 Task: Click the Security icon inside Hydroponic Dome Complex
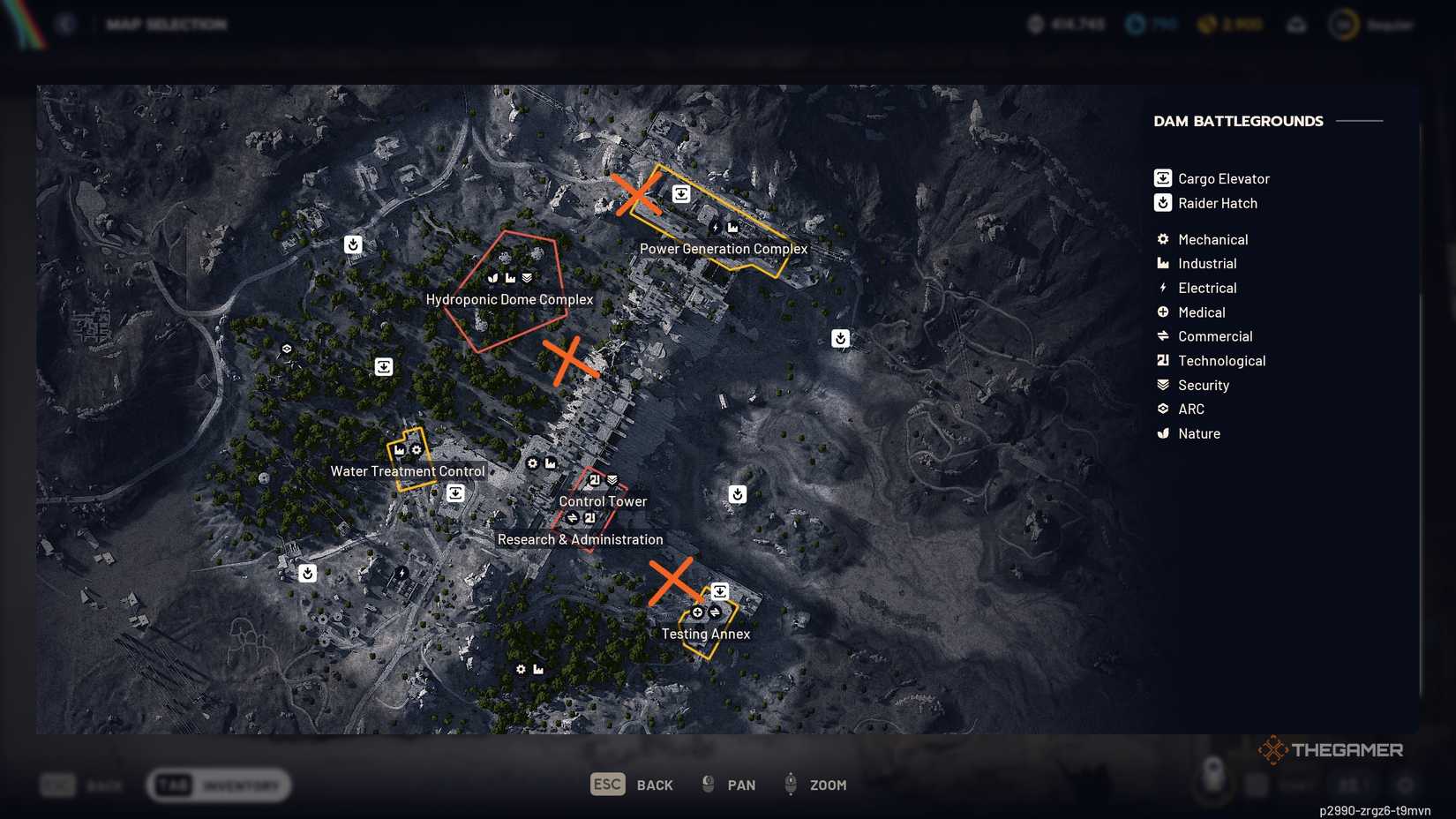pos(526,276)
